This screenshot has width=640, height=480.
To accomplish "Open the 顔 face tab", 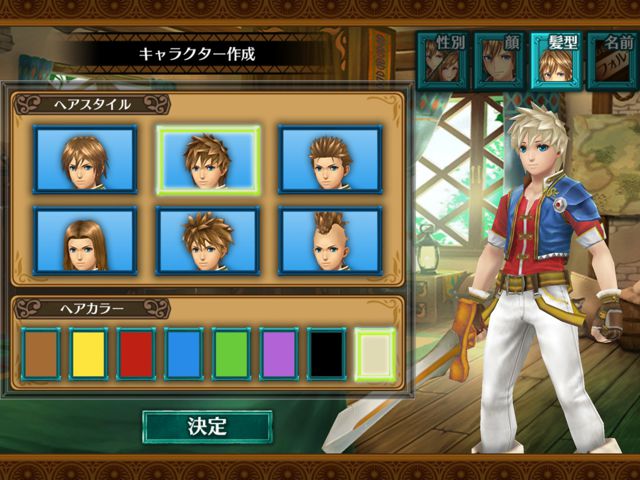I will [x=499, y=60].
